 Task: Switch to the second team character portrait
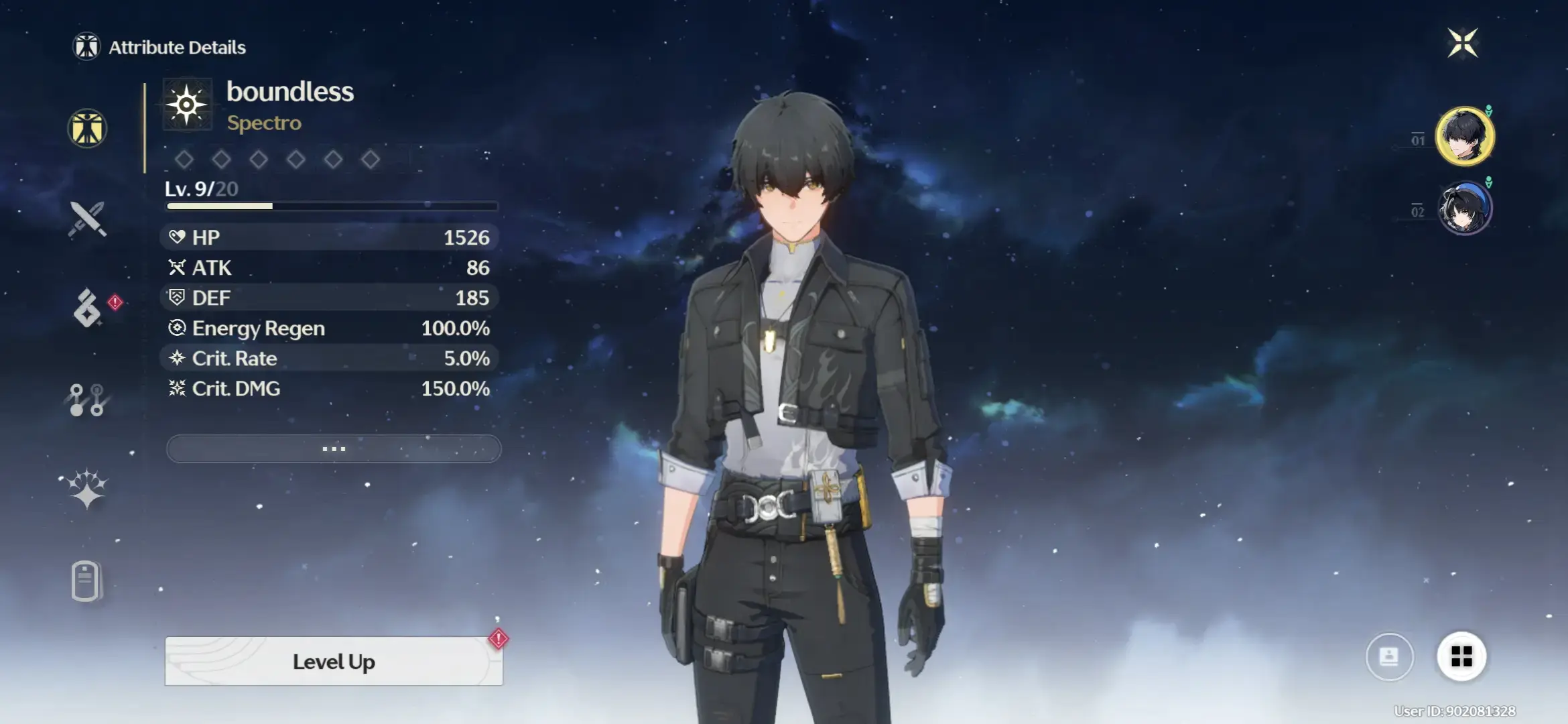(1465, 208)
